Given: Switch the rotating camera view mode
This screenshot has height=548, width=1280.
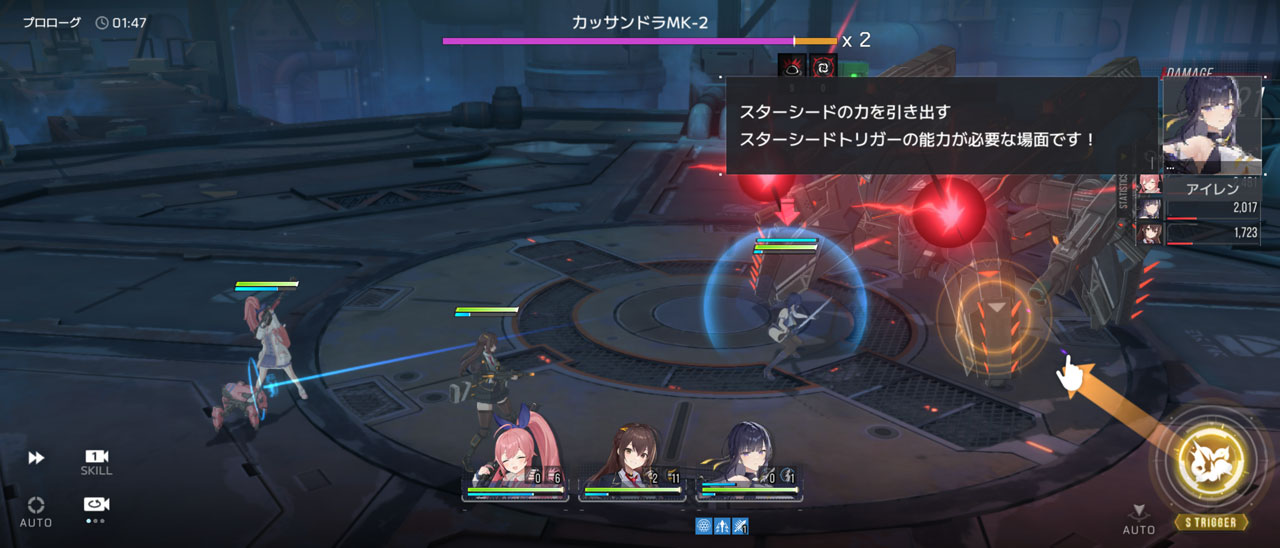Looking at the screenshot, I should click(96, 506).
